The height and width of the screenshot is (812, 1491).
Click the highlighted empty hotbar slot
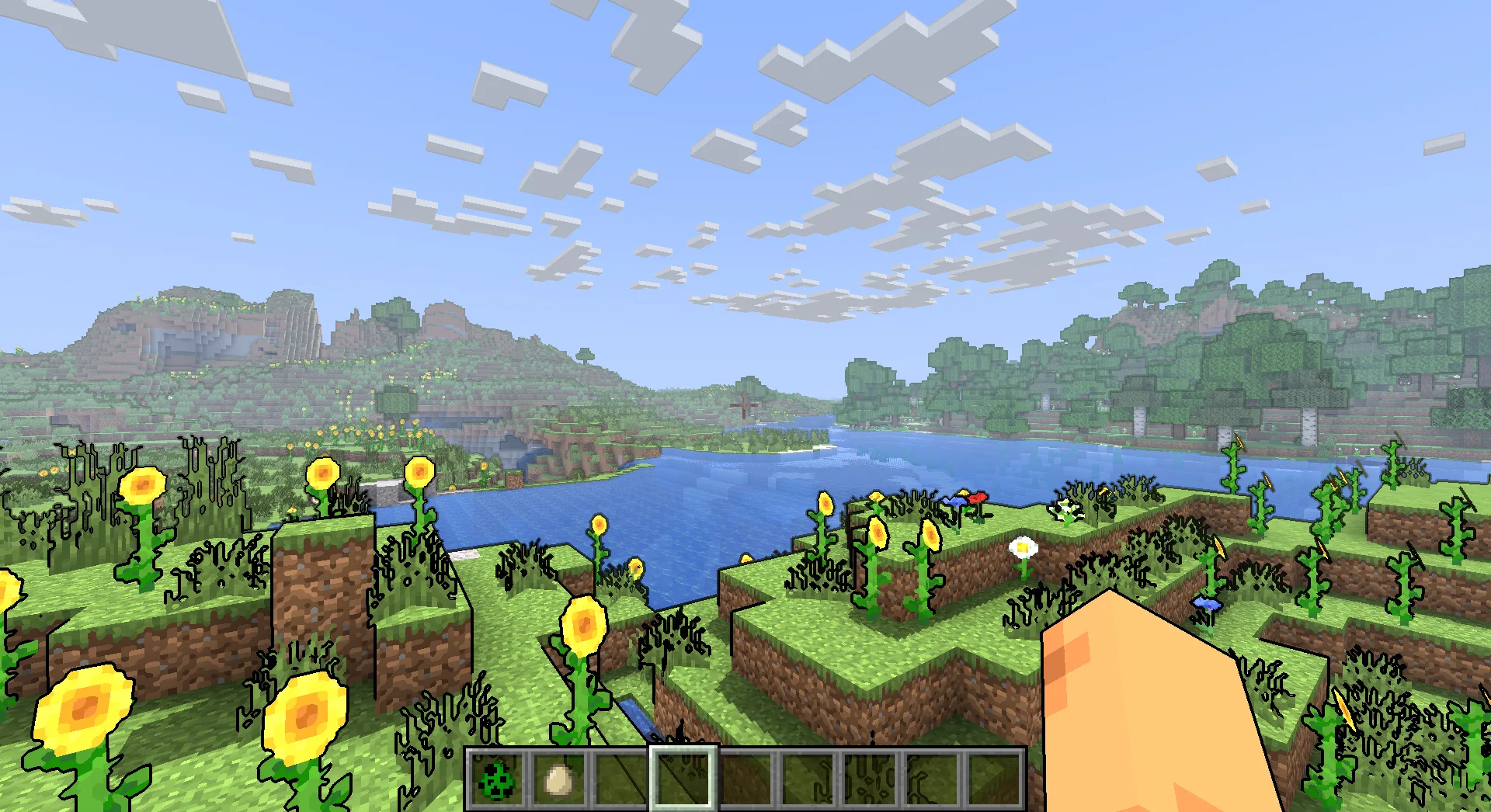click(x=683, y=779)
